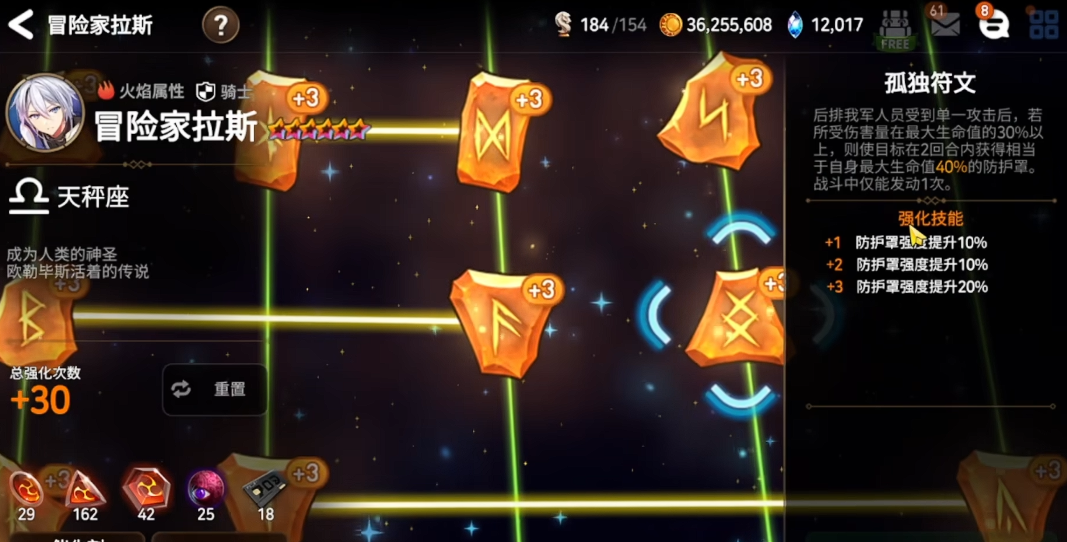1067x542 pixels.
Task: Open the chat bubble with 8 notifications
Action: click(993, 25)
